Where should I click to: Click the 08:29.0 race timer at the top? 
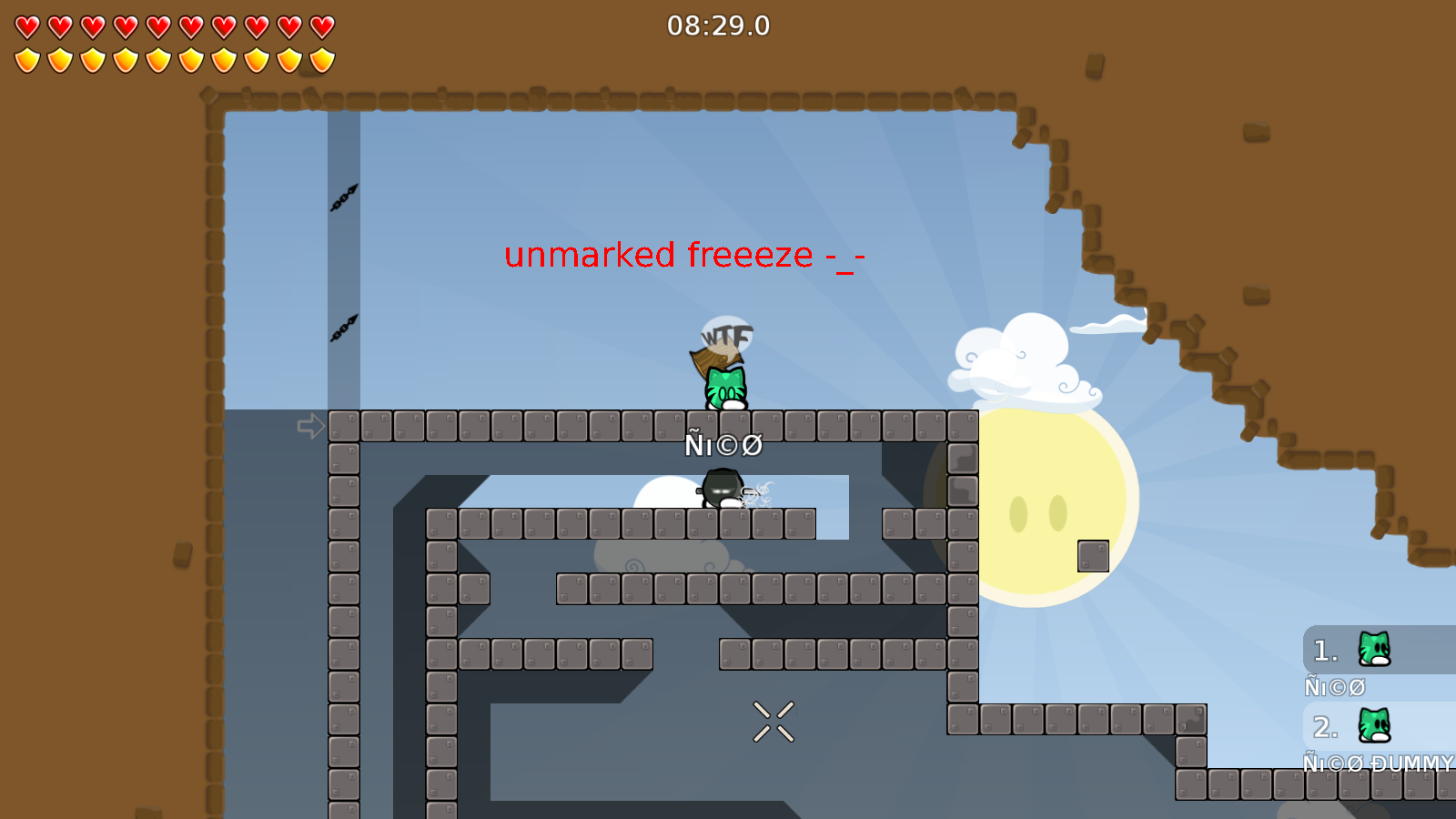718,26
